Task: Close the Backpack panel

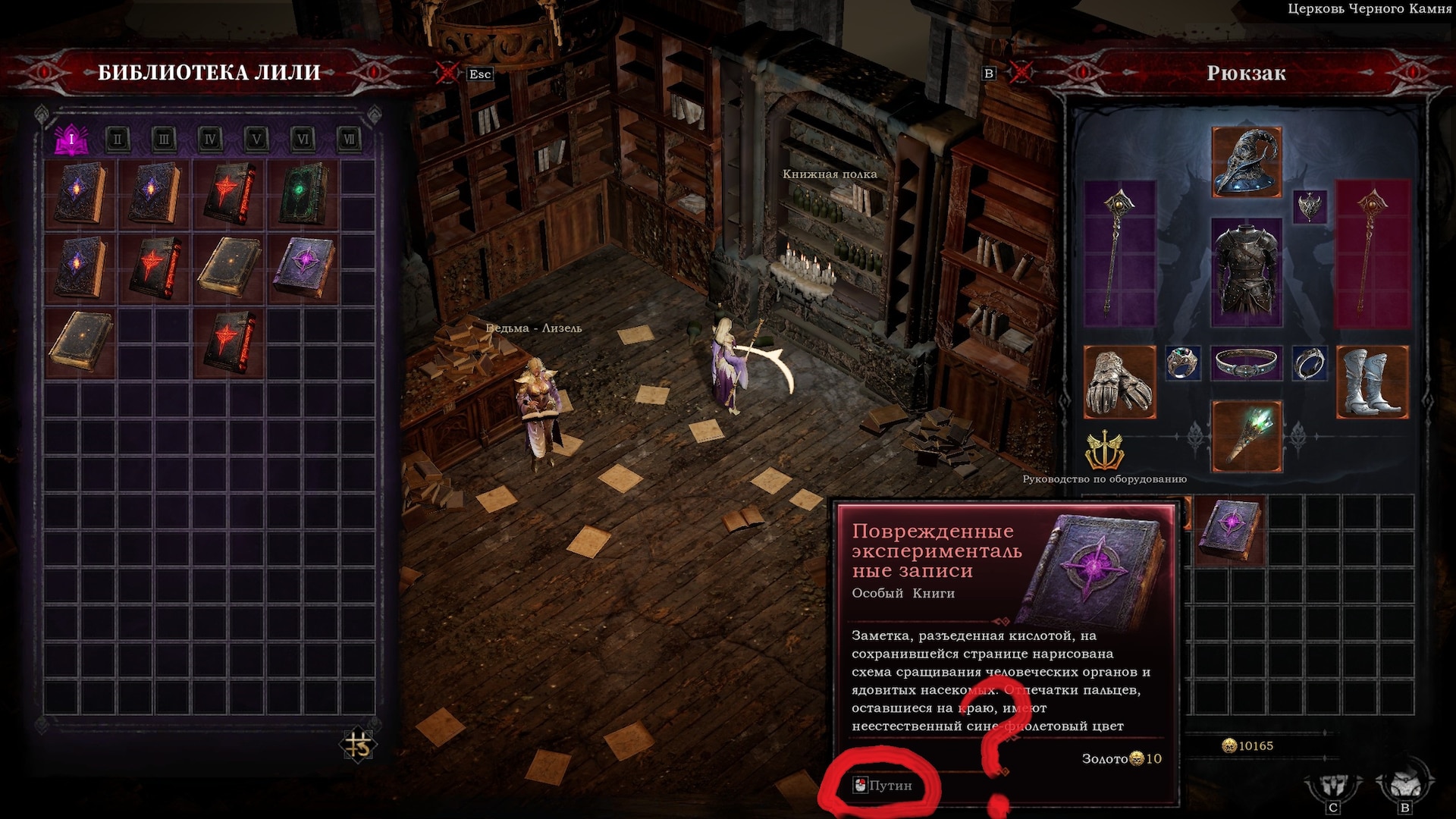Action: [1021, 73]
